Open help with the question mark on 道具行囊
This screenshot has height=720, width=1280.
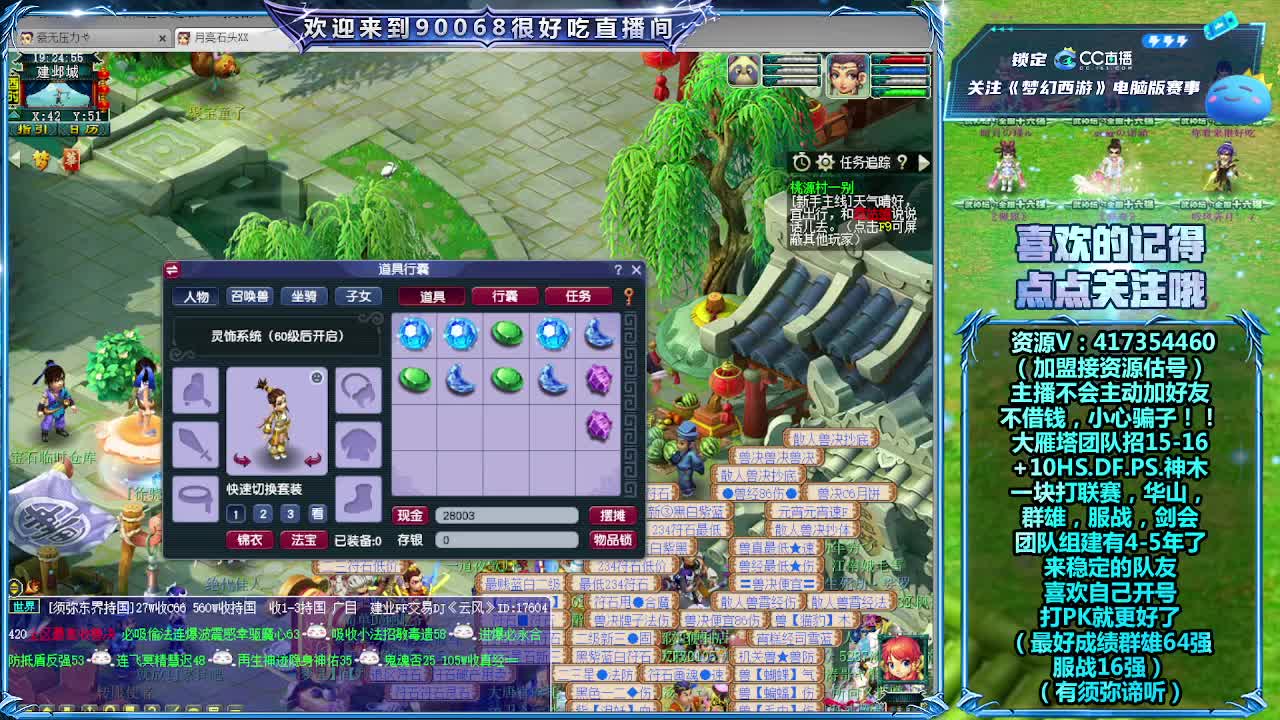coord(617,271)
